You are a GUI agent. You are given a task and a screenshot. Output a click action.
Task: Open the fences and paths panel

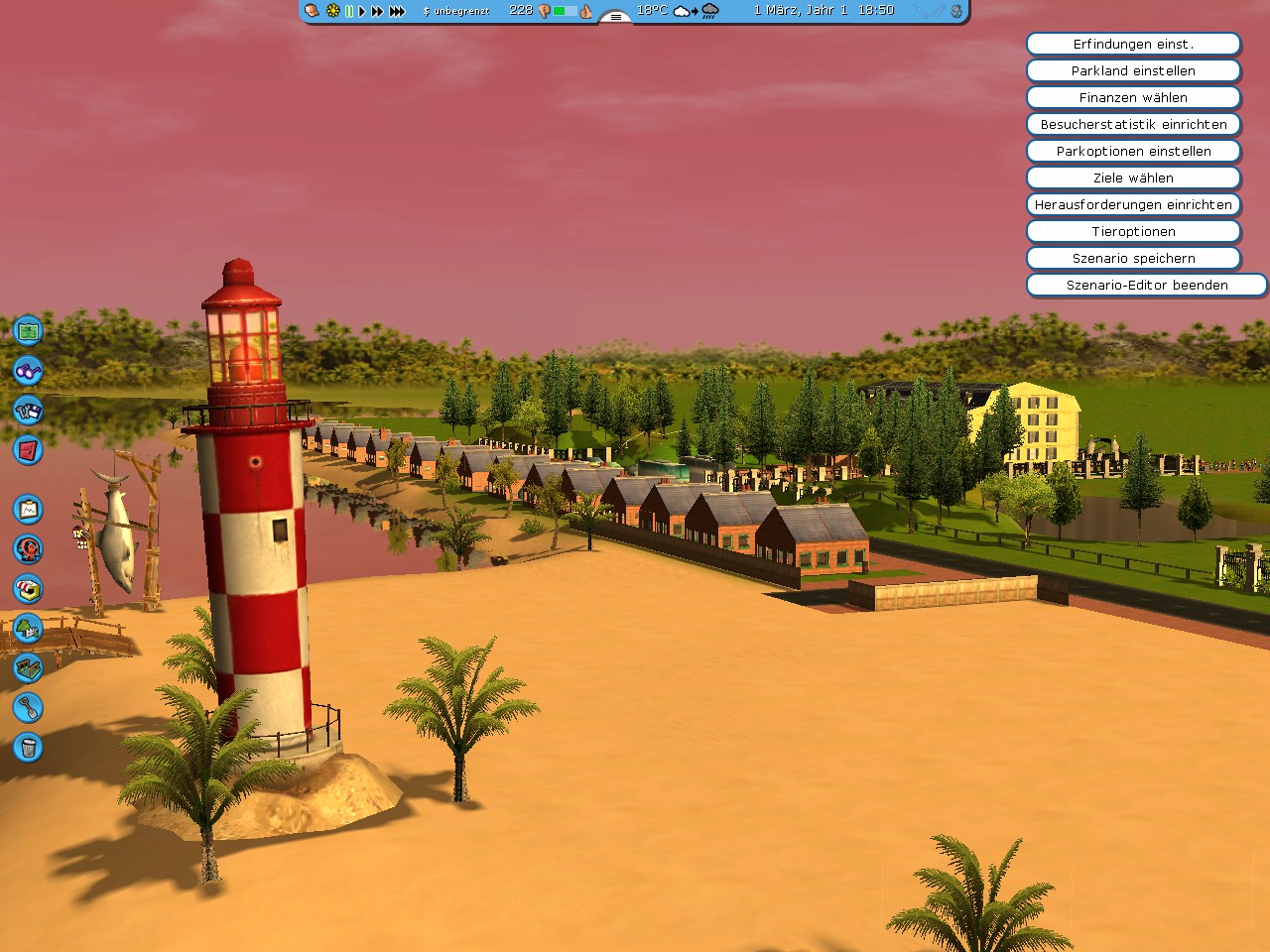tap(27, 668)
